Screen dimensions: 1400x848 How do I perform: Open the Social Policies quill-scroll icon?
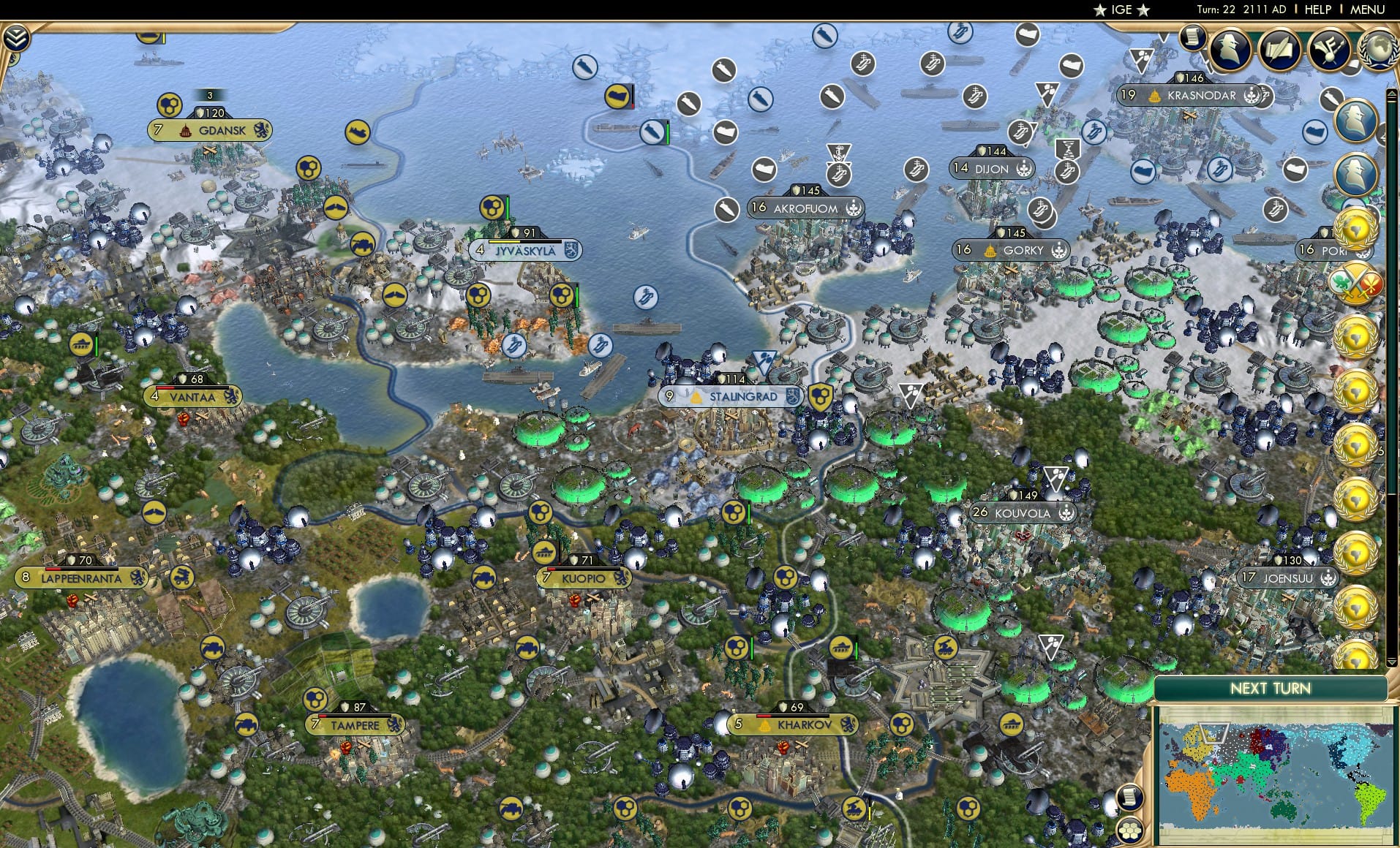pyautogui.click(x=1279, y=49)
